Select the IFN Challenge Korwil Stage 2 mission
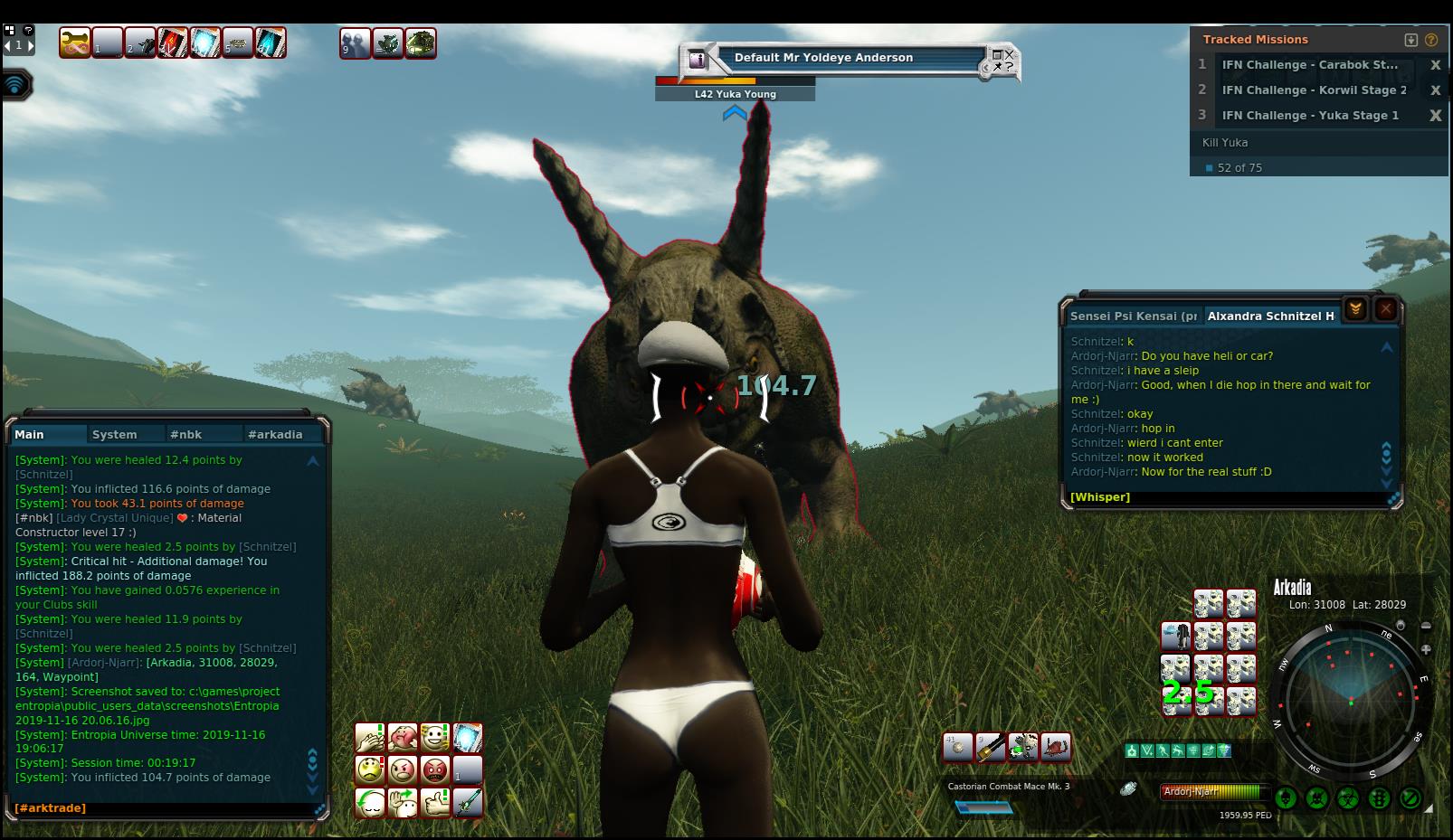 click(x=1314, y=90)
